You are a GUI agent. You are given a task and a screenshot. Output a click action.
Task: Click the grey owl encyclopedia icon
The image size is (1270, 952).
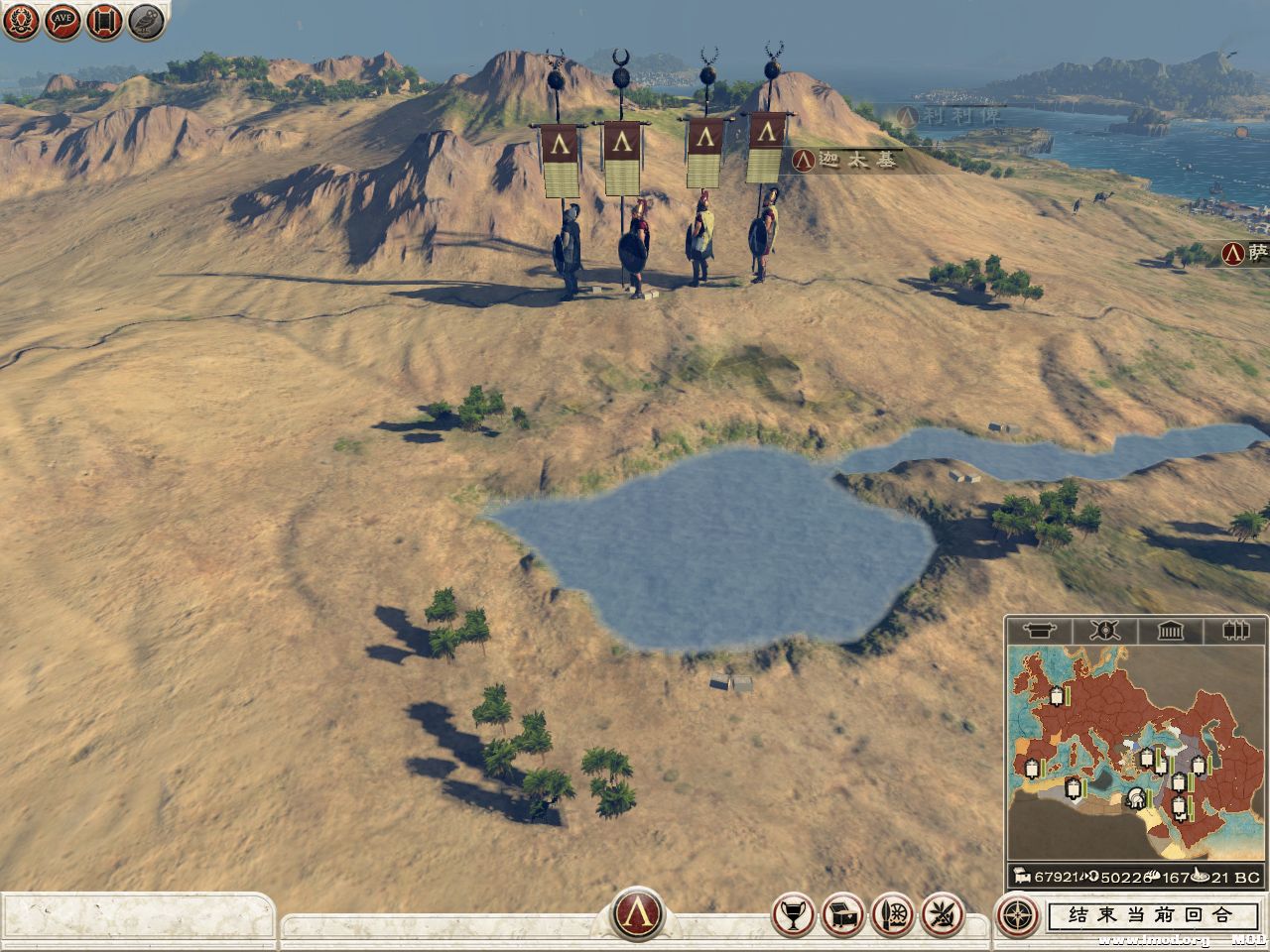146,21
